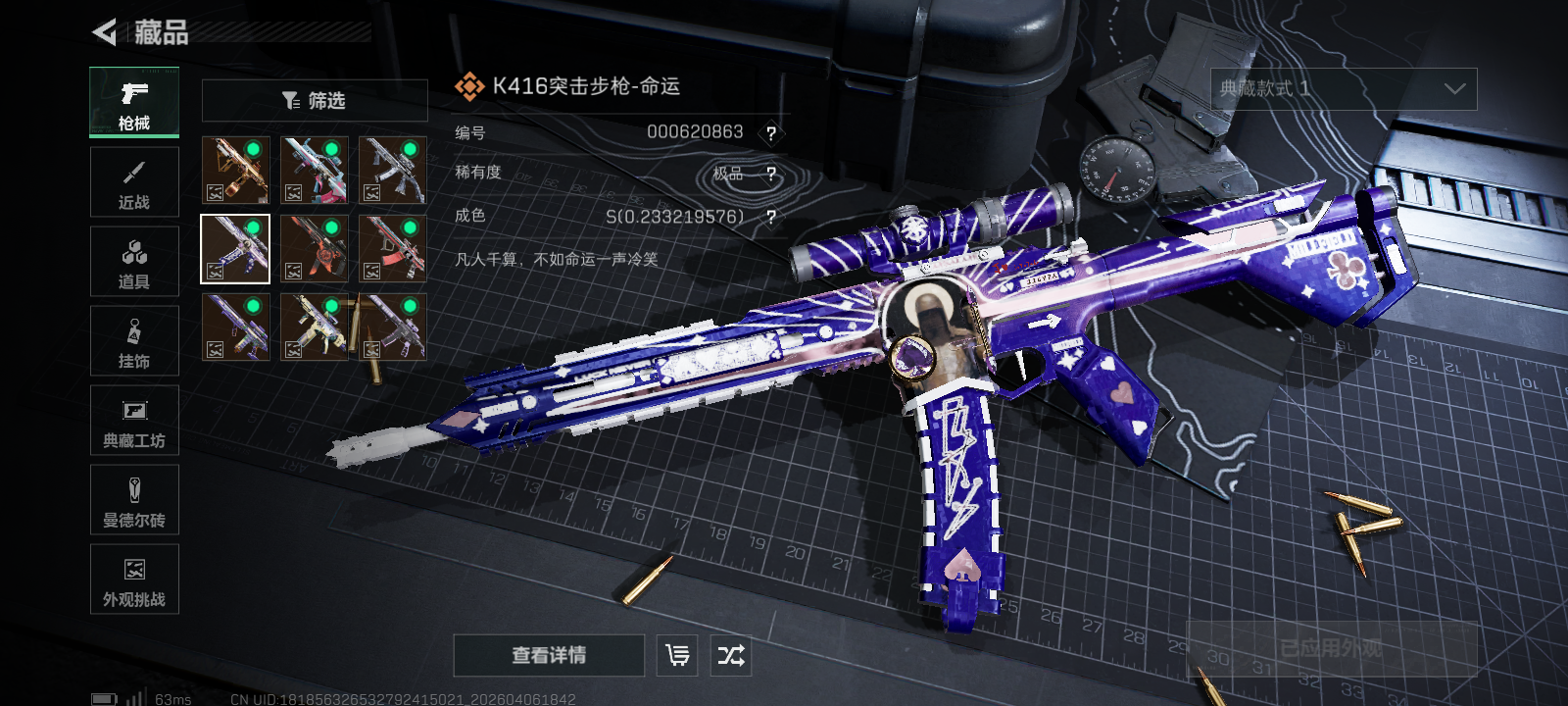
Task: Pick the orange and black gun skin
Action: pos(314,248)
